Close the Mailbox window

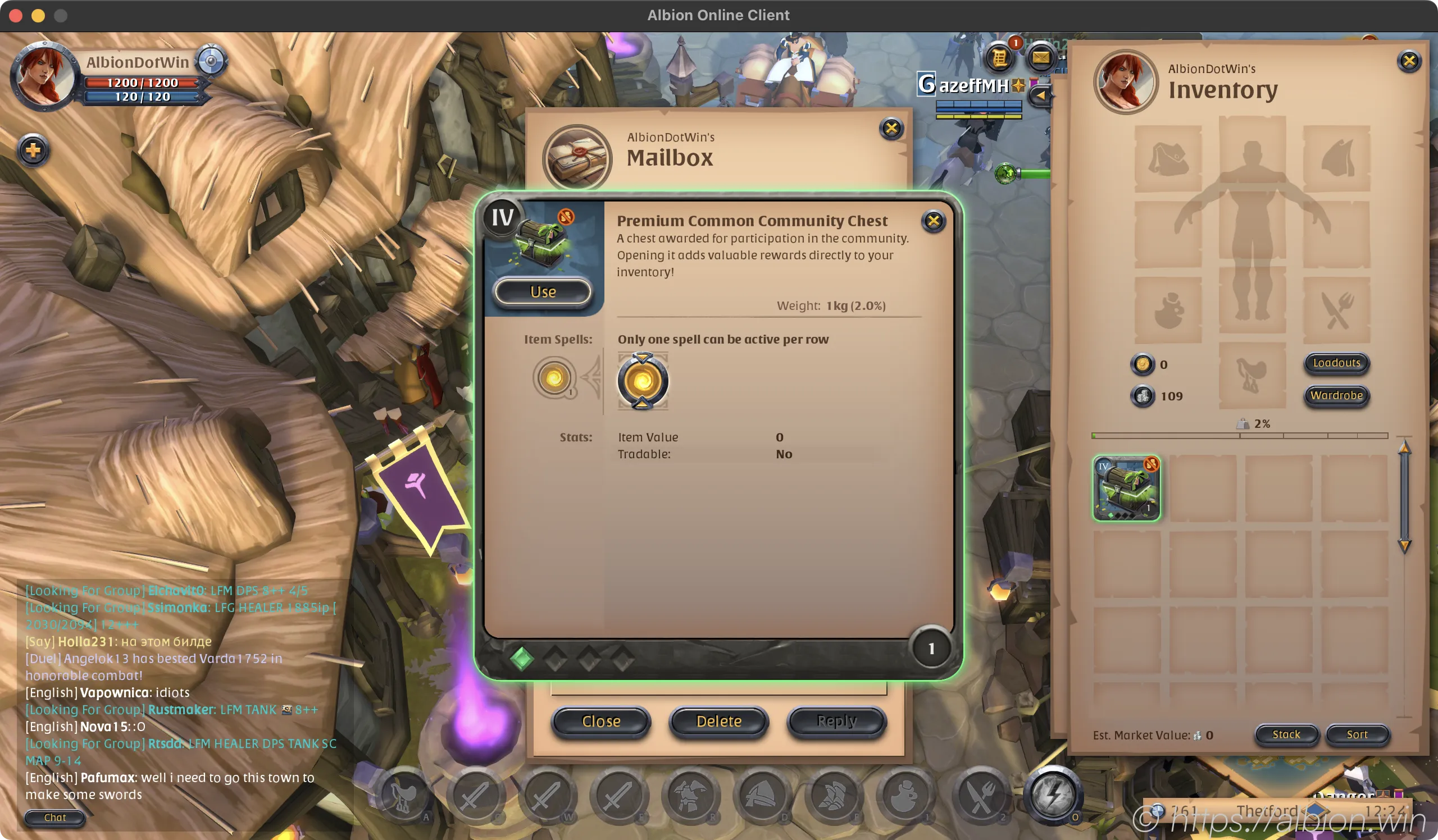coord(891,129)
